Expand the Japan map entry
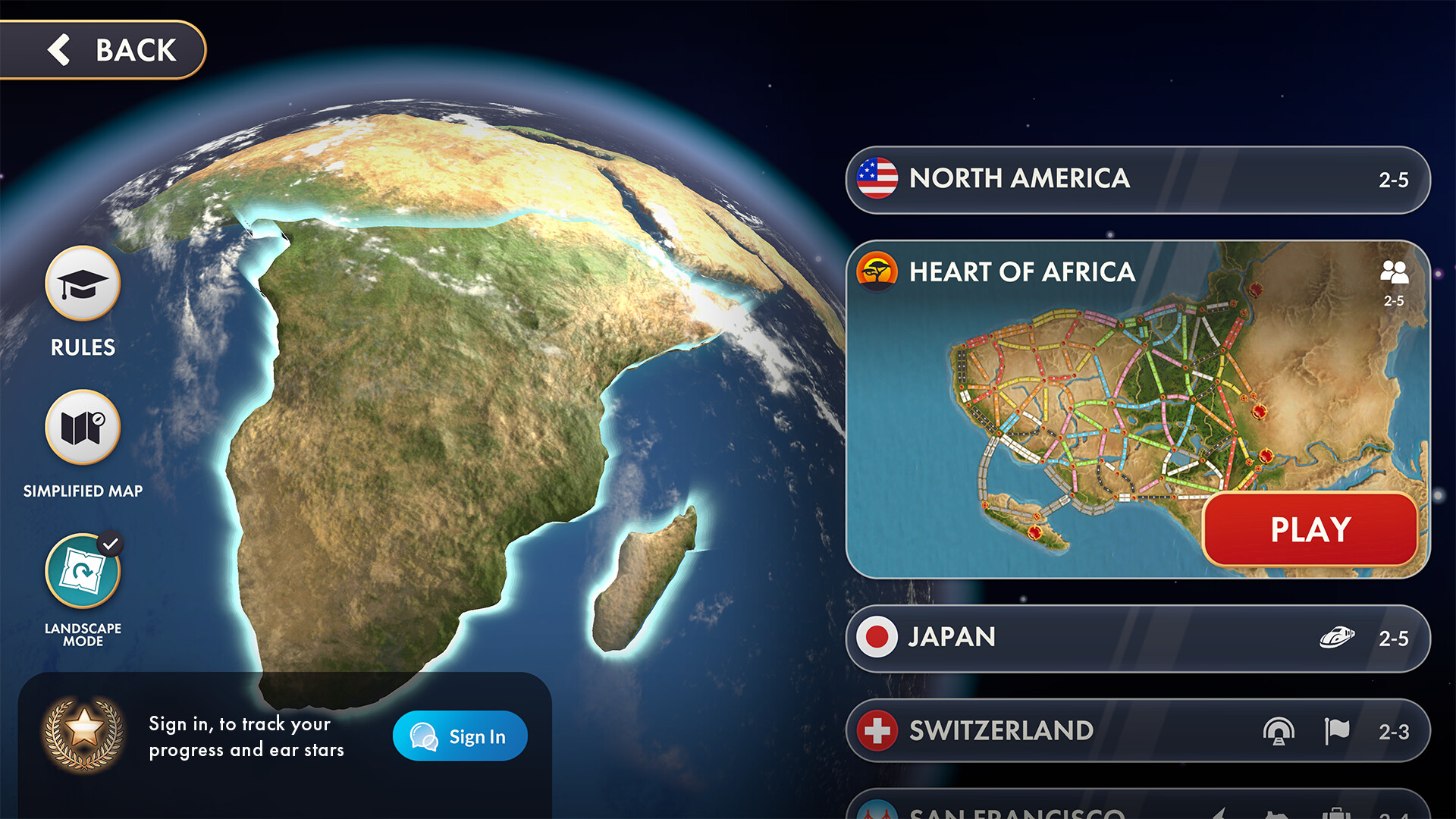 (1100, 637)
